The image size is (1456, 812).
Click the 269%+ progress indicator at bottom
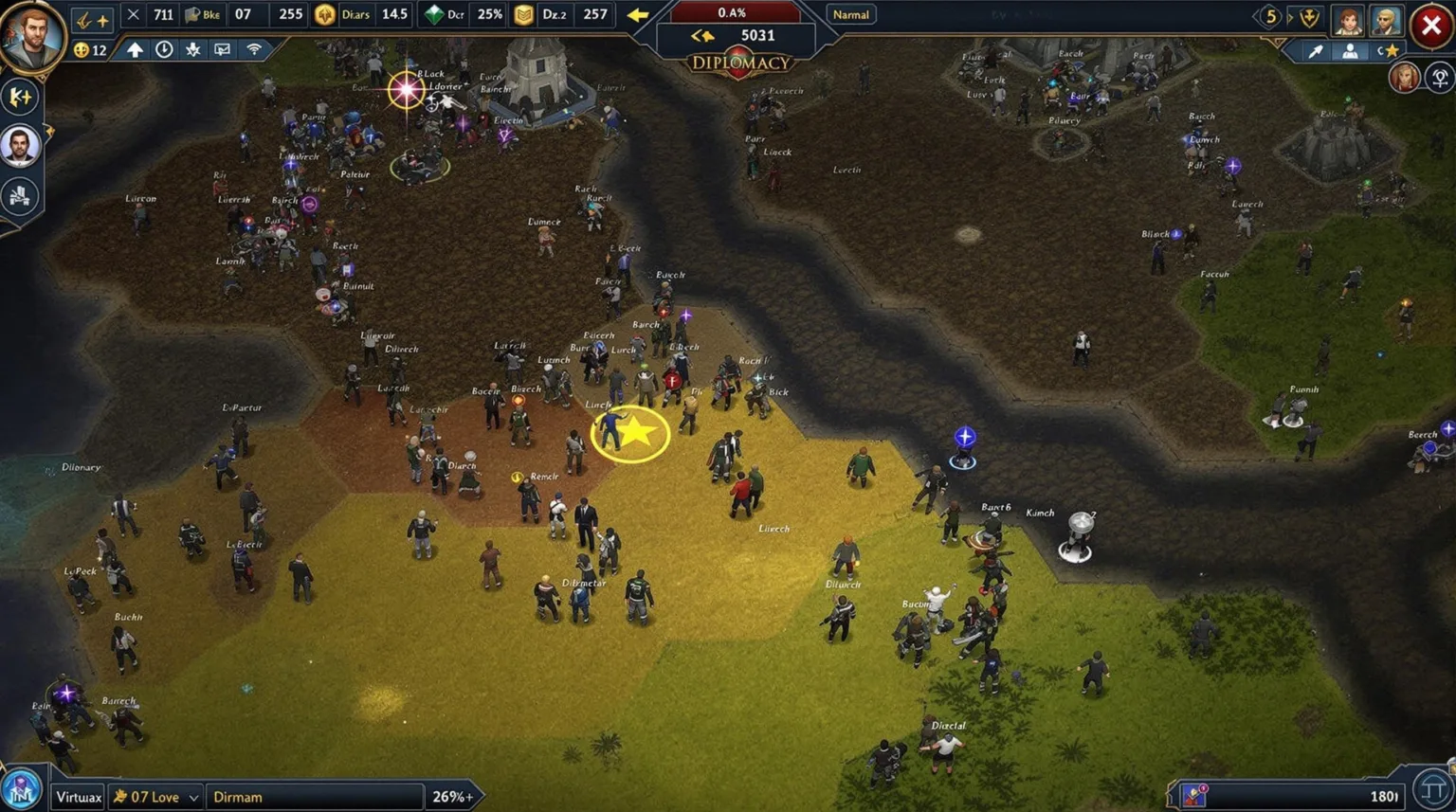(452, 797)
